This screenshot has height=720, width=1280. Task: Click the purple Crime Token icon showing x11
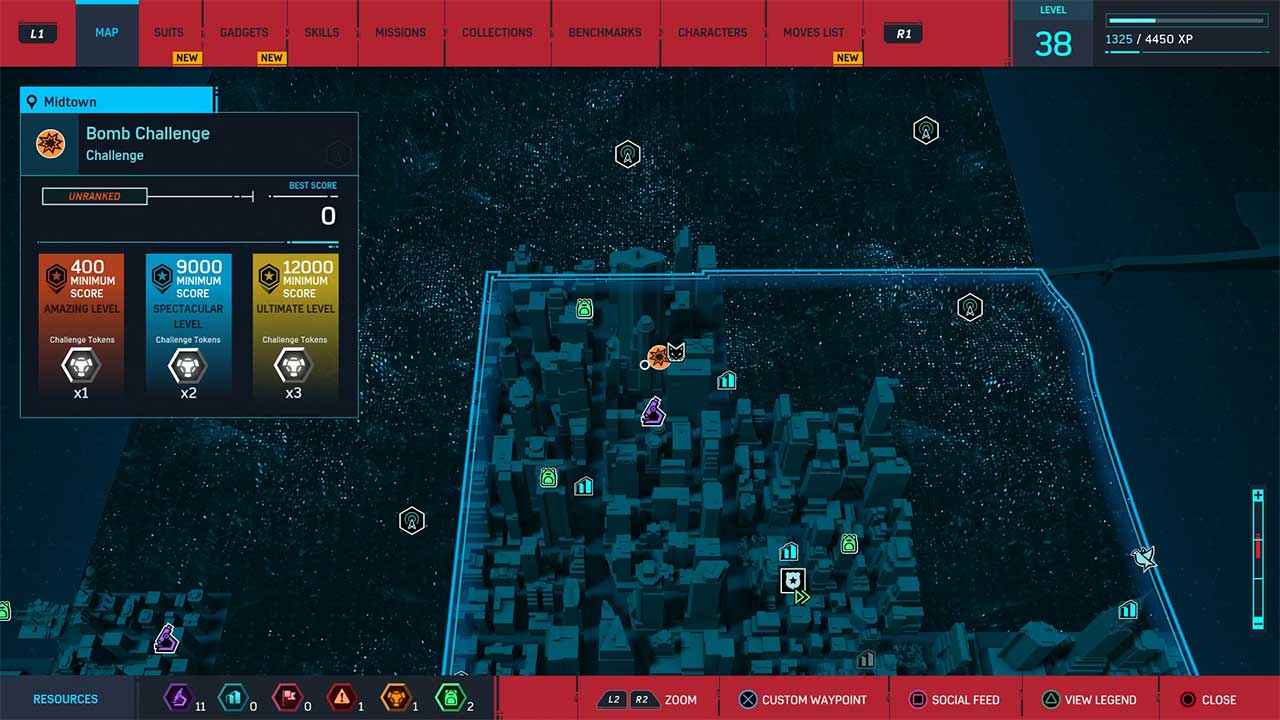[x=176, y=699]
